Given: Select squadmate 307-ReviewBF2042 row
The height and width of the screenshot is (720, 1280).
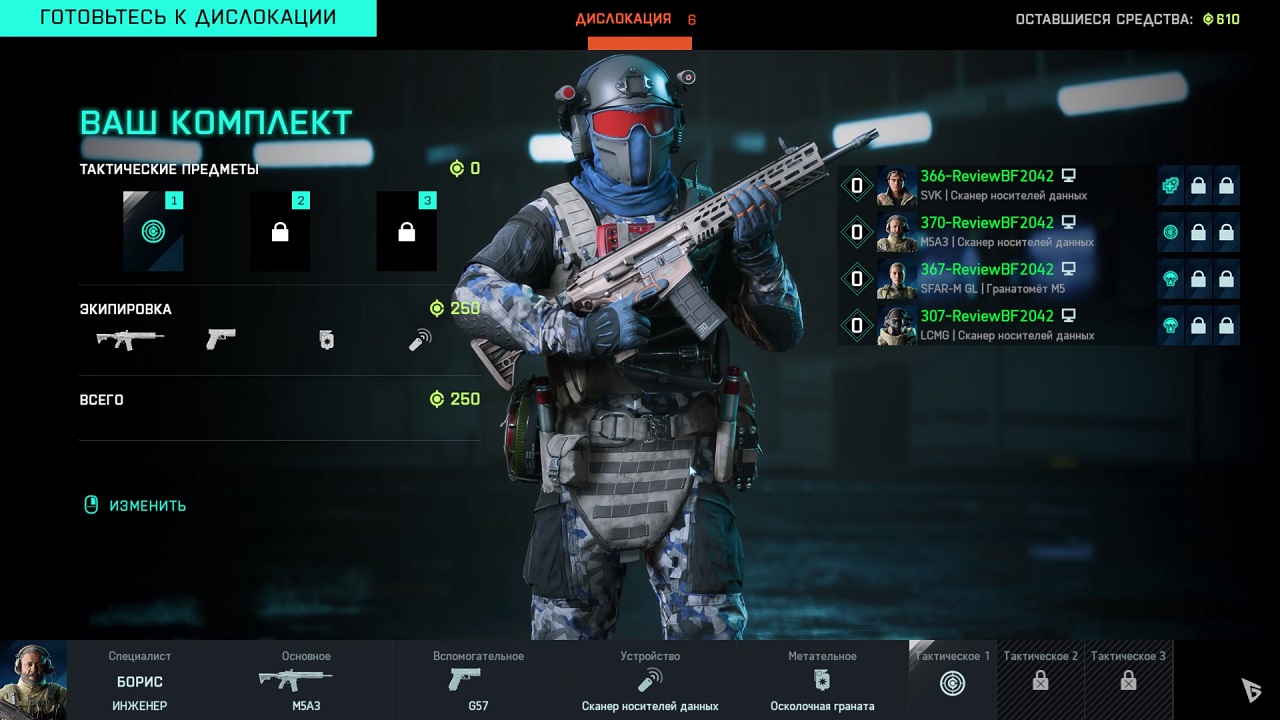Looking at the screenshot, I should coord(1000,325).
